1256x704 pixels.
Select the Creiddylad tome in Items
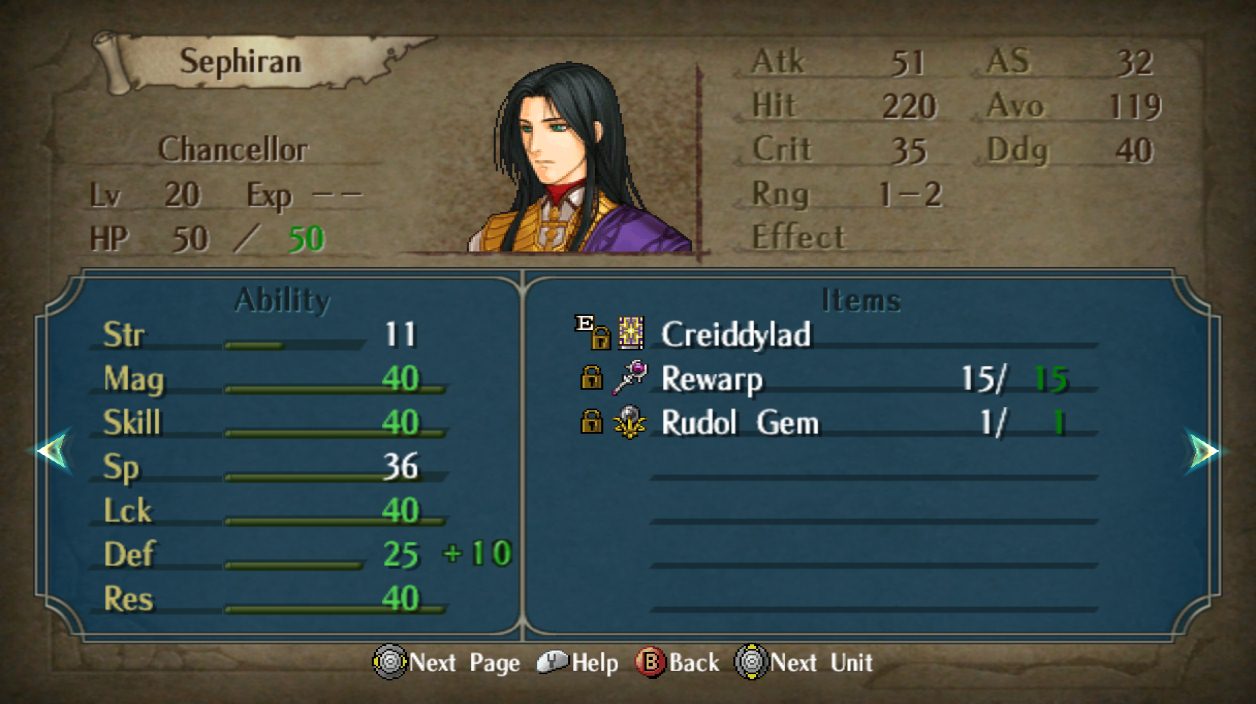(x=735, y=335)
